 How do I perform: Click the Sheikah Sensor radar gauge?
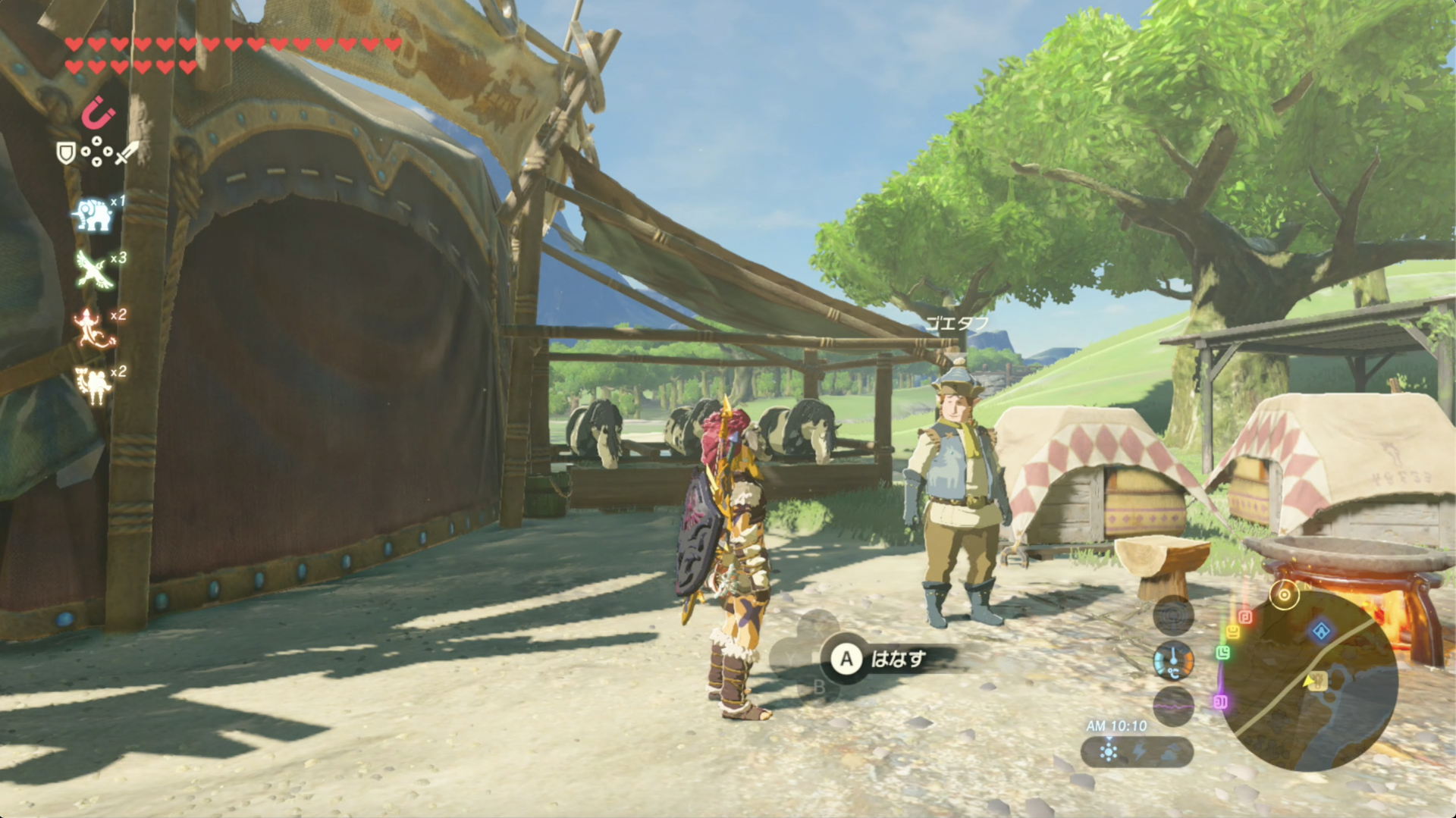(1173, 616)
